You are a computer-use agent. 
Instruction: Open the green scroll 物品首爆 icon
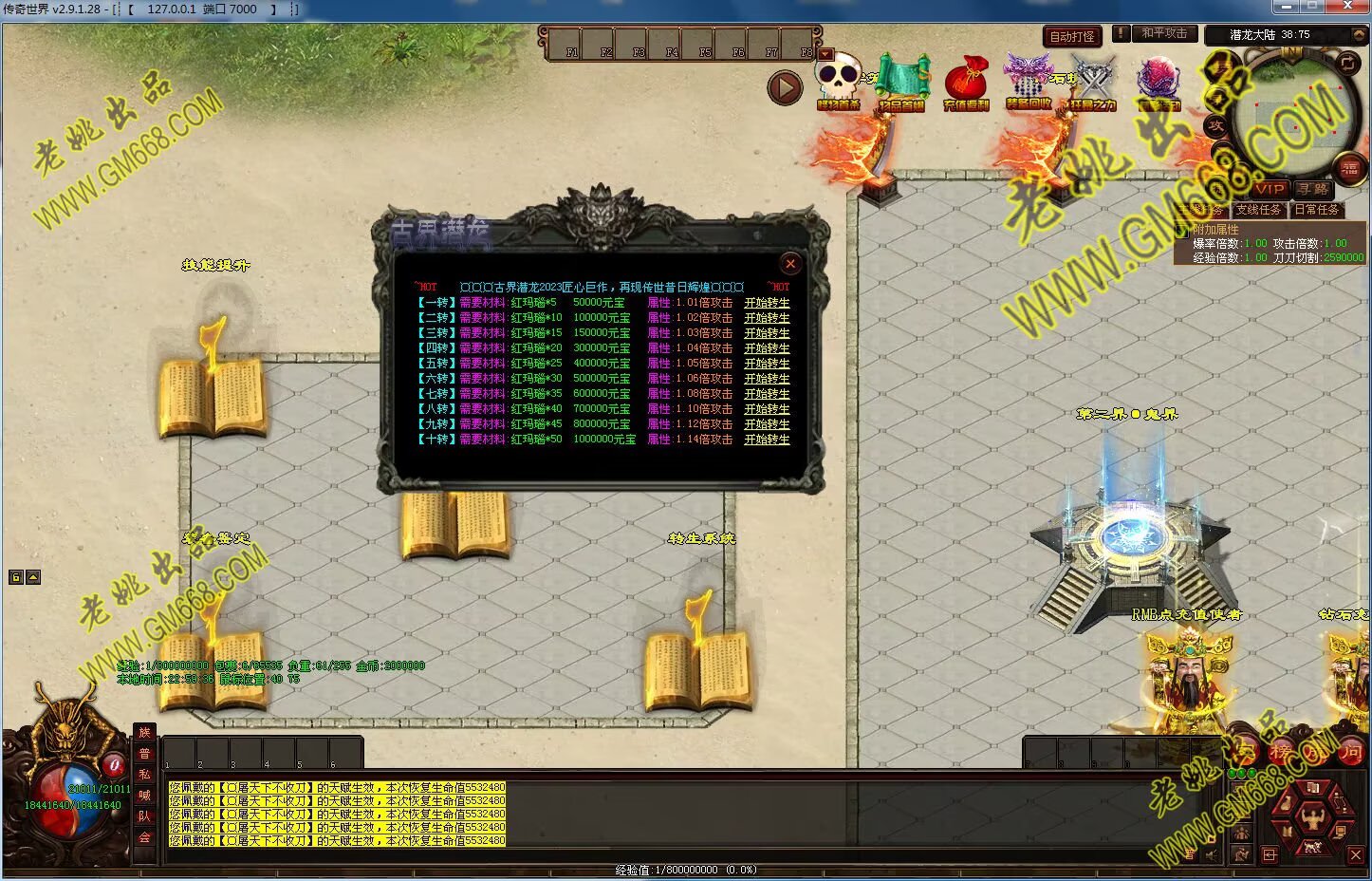(x=900, y=82)
